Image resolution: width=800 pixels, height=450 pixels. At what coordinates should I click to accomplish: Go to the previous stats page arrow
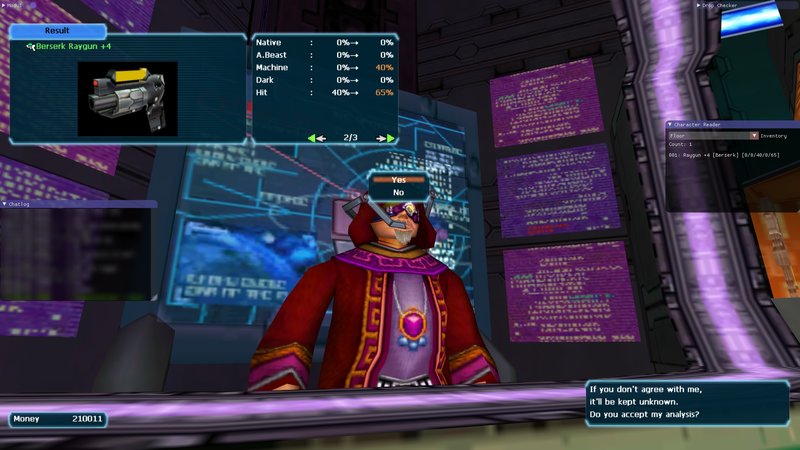(x=317, y=138)
